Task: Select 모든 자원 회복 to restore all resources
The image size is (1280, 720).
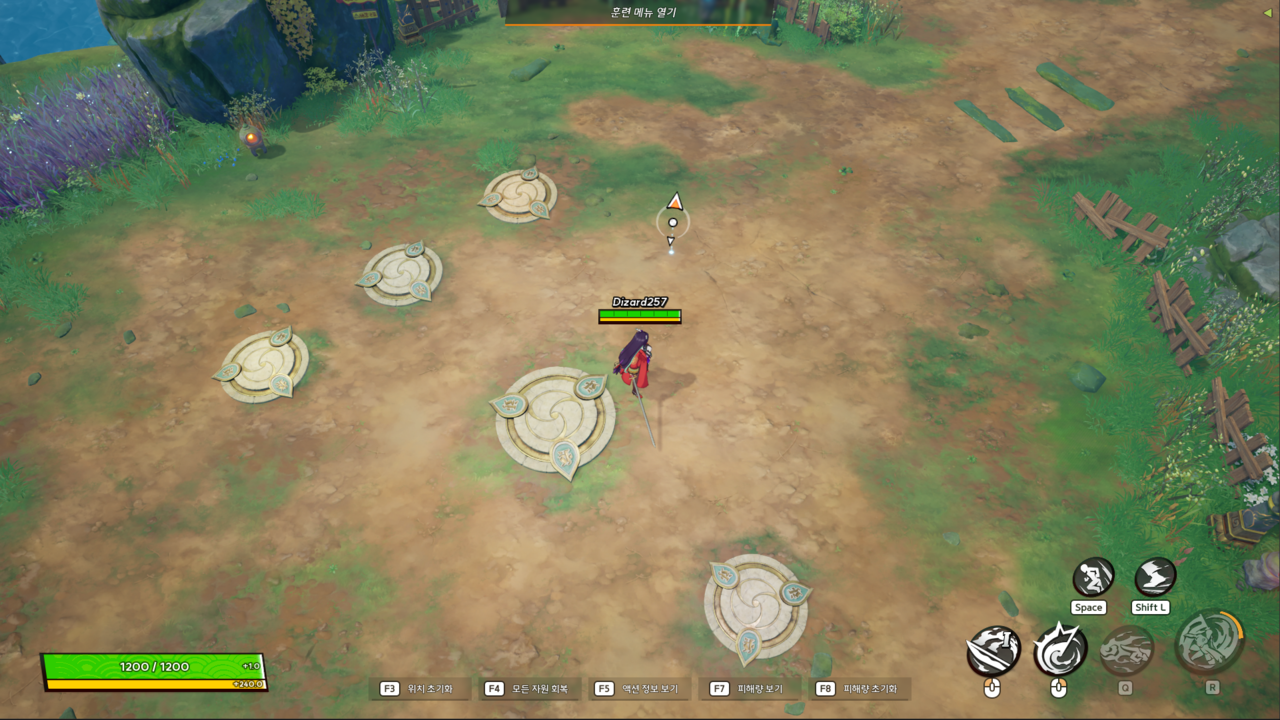Action: 529,689
